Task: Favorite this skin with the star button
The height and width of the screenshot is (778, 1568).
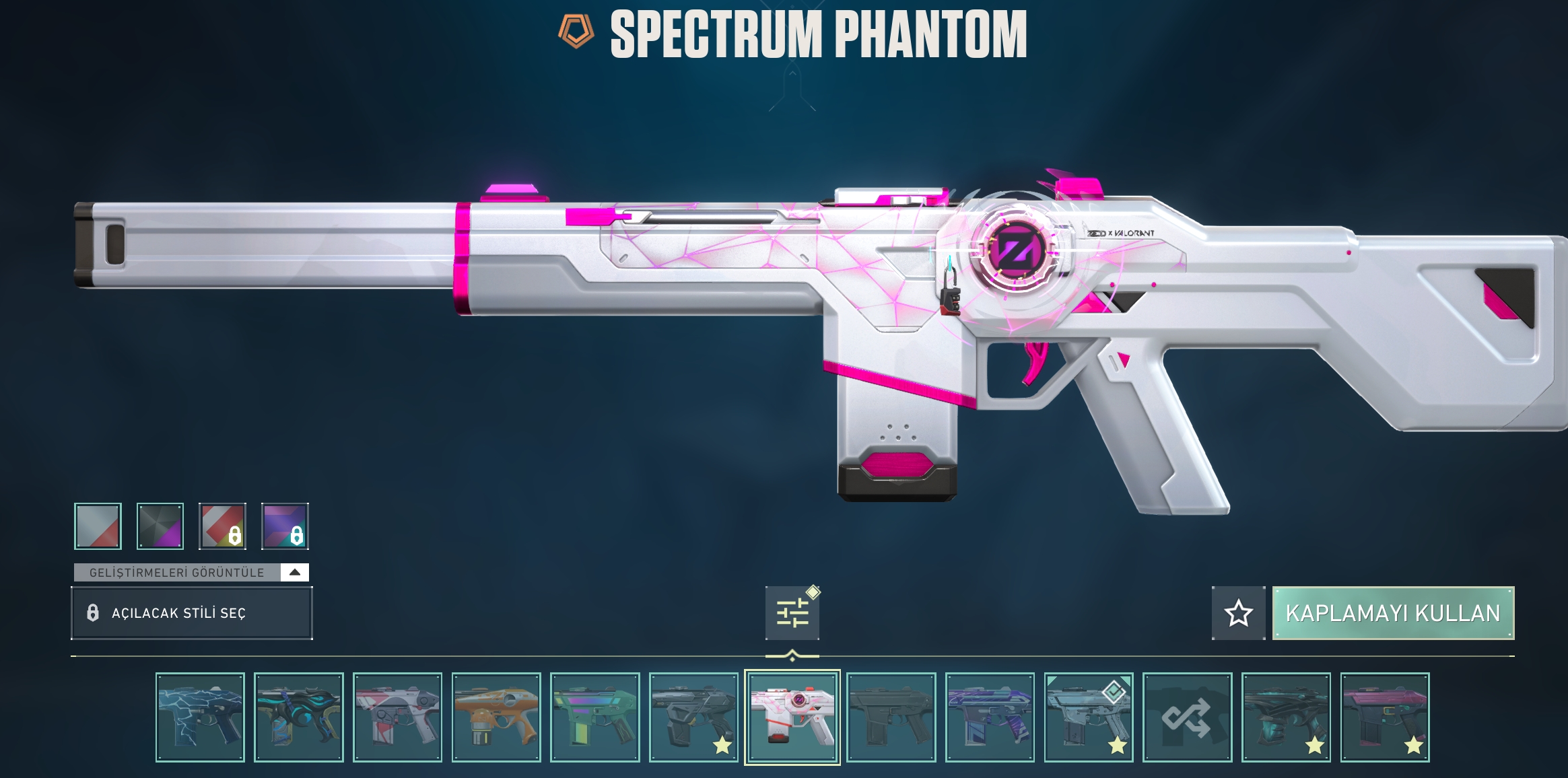Action: tap(1238, 612)
